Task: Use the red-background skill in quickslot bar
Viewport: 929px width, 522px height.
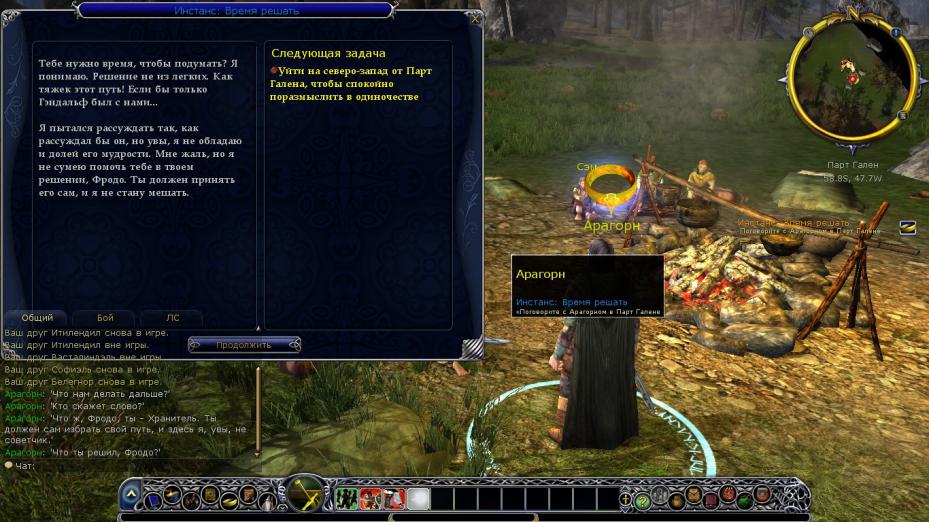Action: [370, 497]
